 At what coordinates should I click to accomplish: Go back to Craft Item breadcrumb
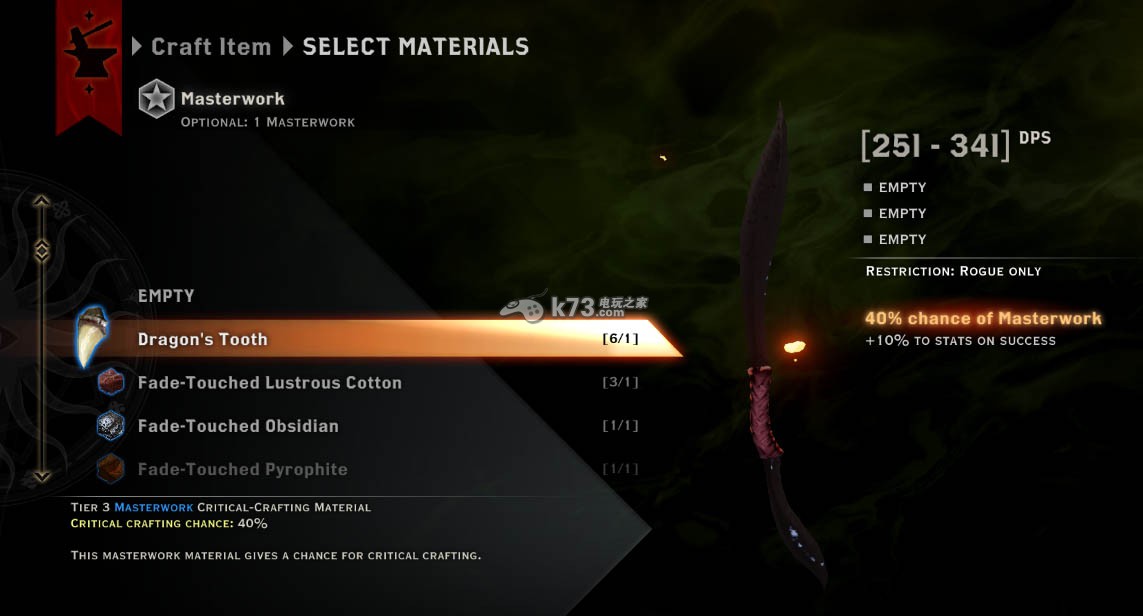click(x=210, y=47)
